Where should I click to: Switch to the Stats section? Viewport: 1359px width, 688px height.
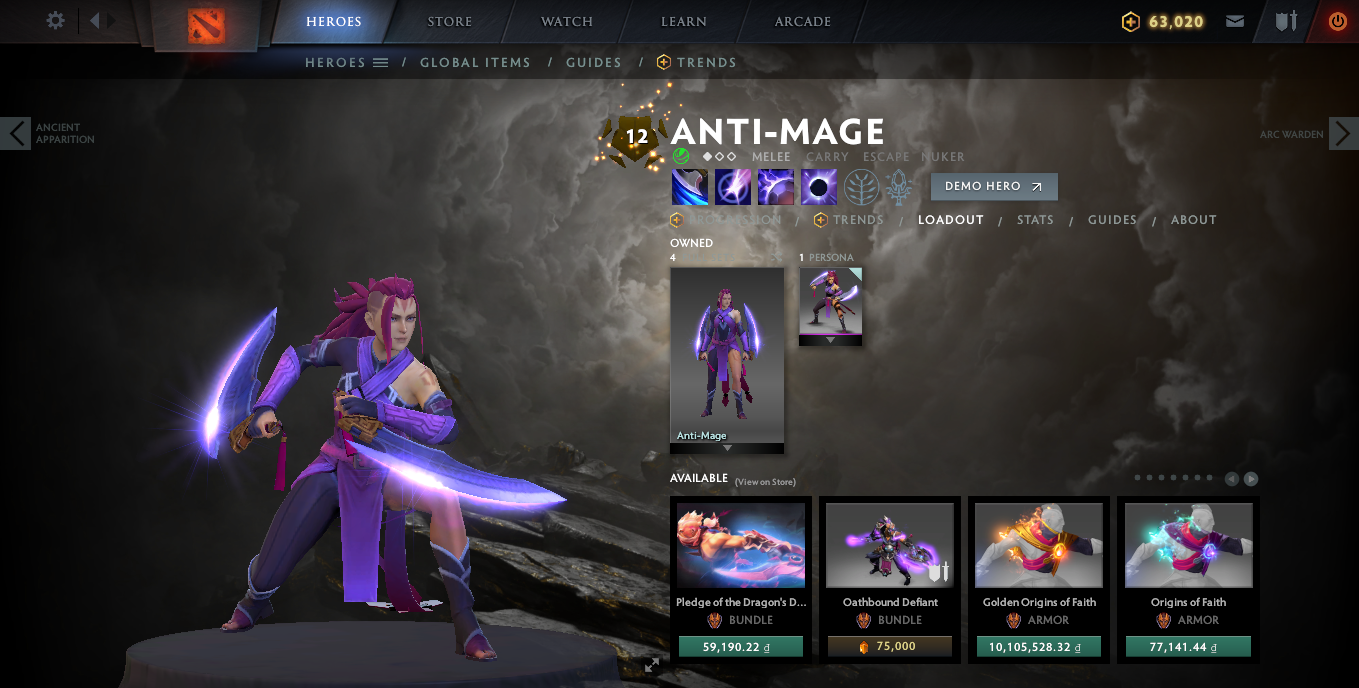coord(1035,220)
